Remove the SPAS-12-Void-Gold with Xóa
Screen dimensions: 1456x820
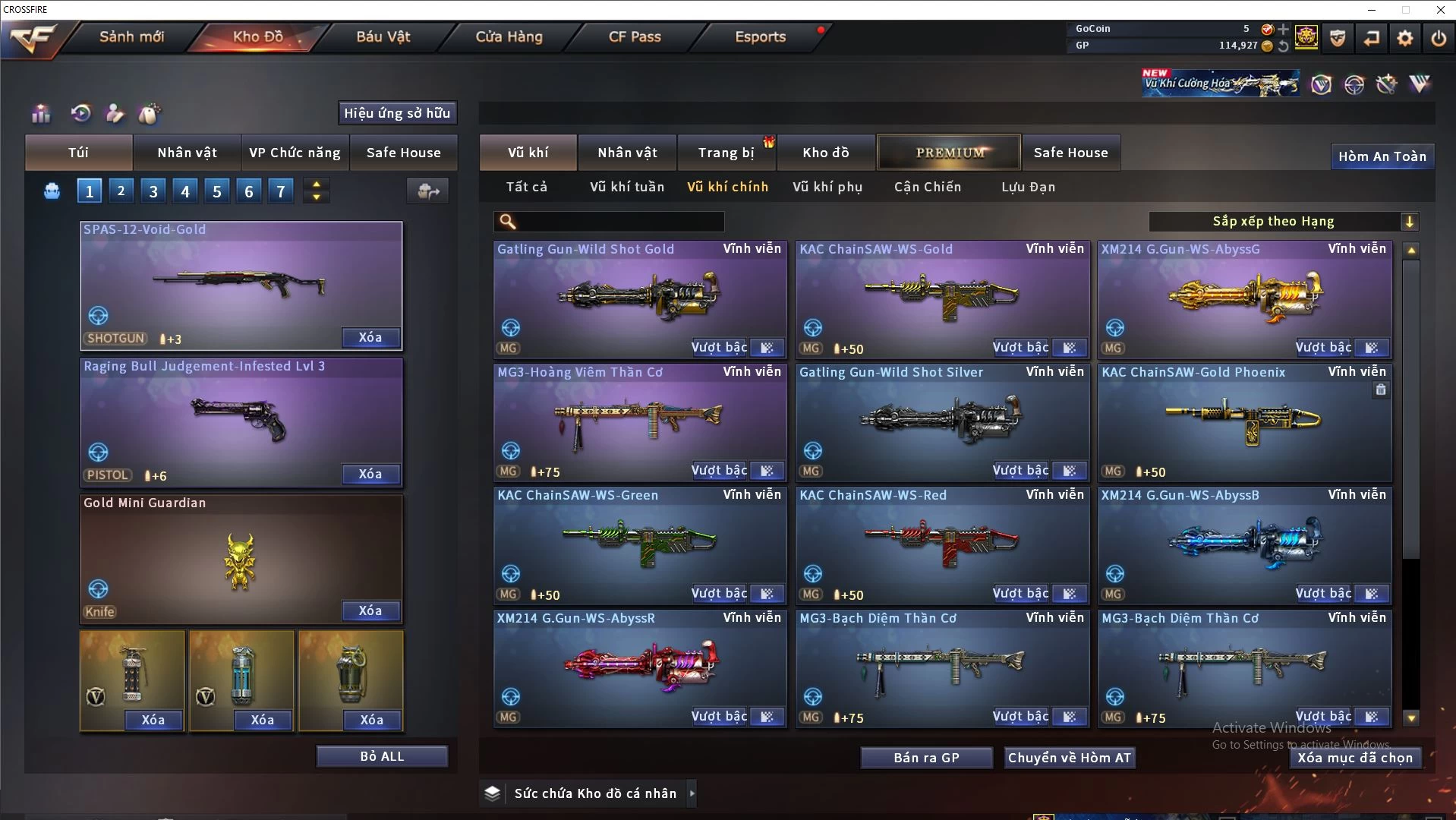pyautogui.click(x=370, y=338)
